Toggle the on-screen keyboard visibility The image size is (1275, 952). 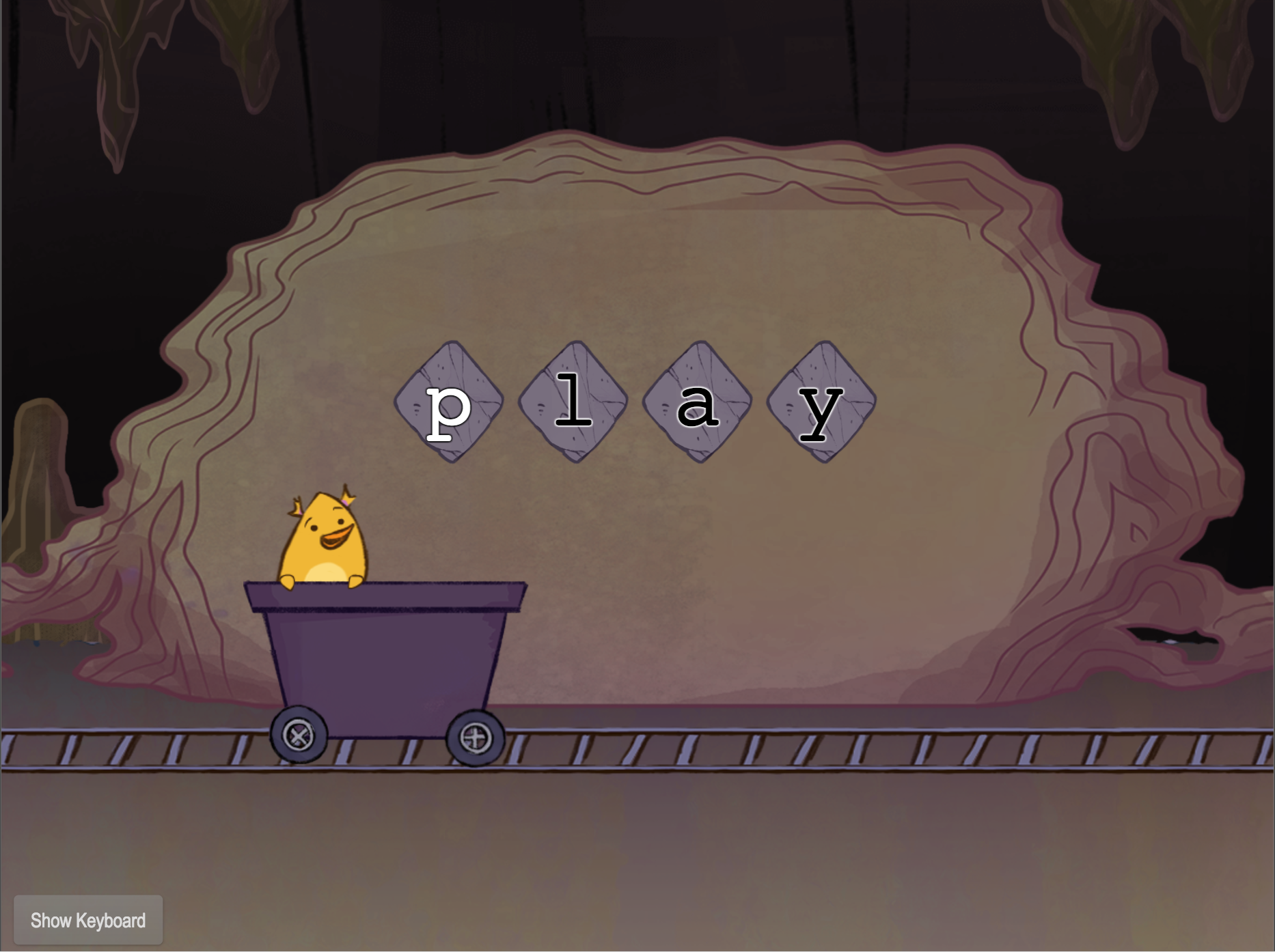pos(87,920)
